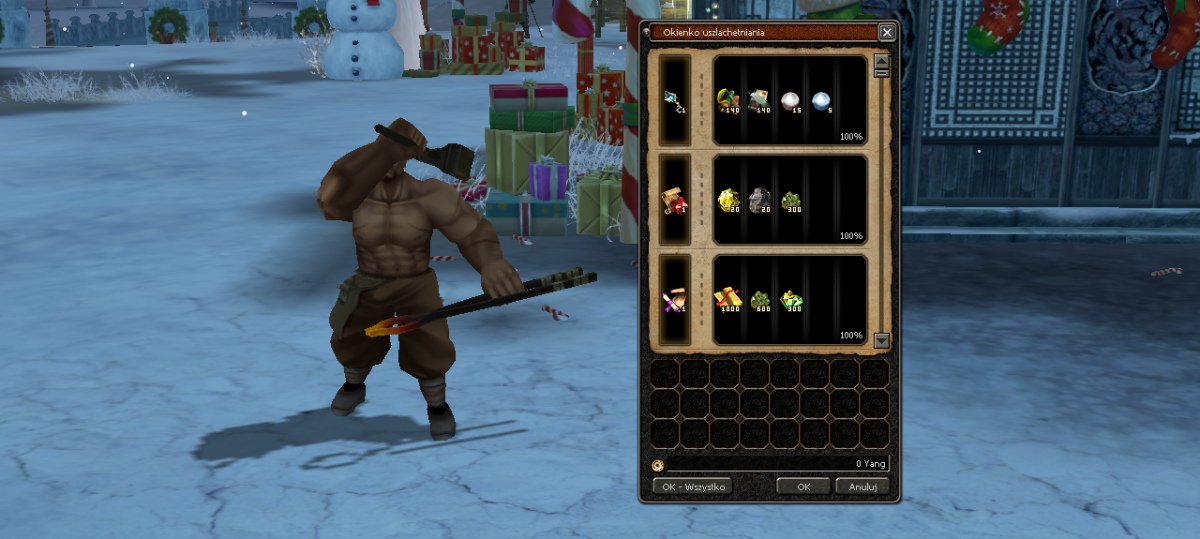Click the green gem ingredient in third recipe

tap(791, 299)
